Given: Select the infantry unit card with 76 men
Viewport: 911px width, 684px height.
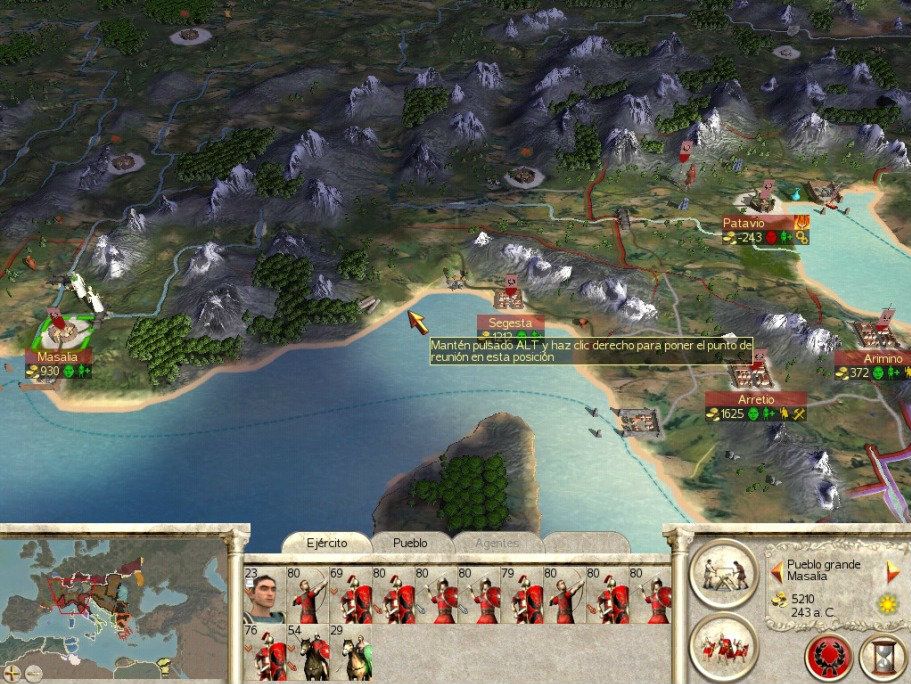Looking at the screenshot, I should click(x=264, y=654).
